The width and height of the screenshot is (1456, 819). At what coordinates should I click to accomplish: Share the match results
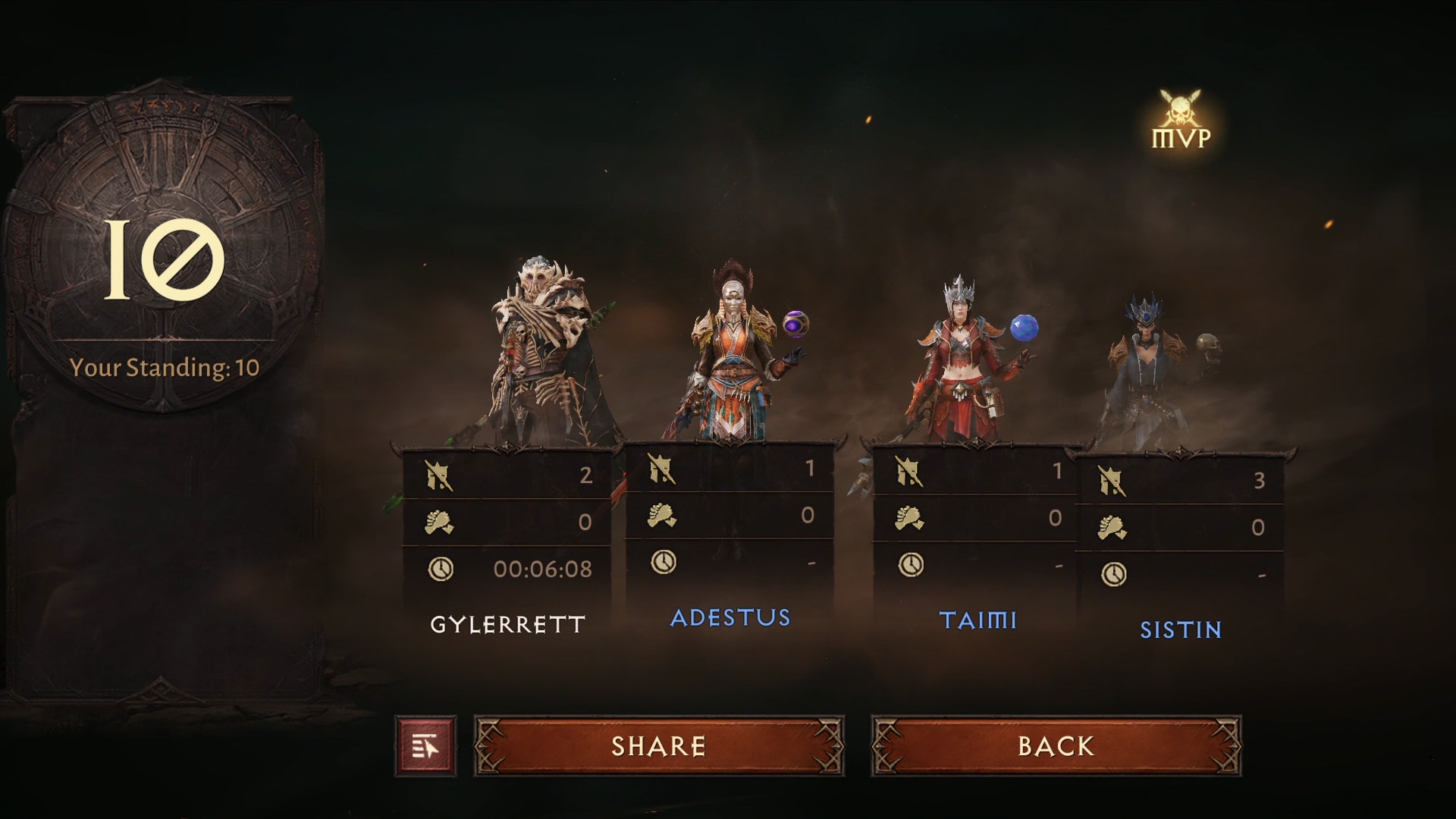tap(658, 746)
